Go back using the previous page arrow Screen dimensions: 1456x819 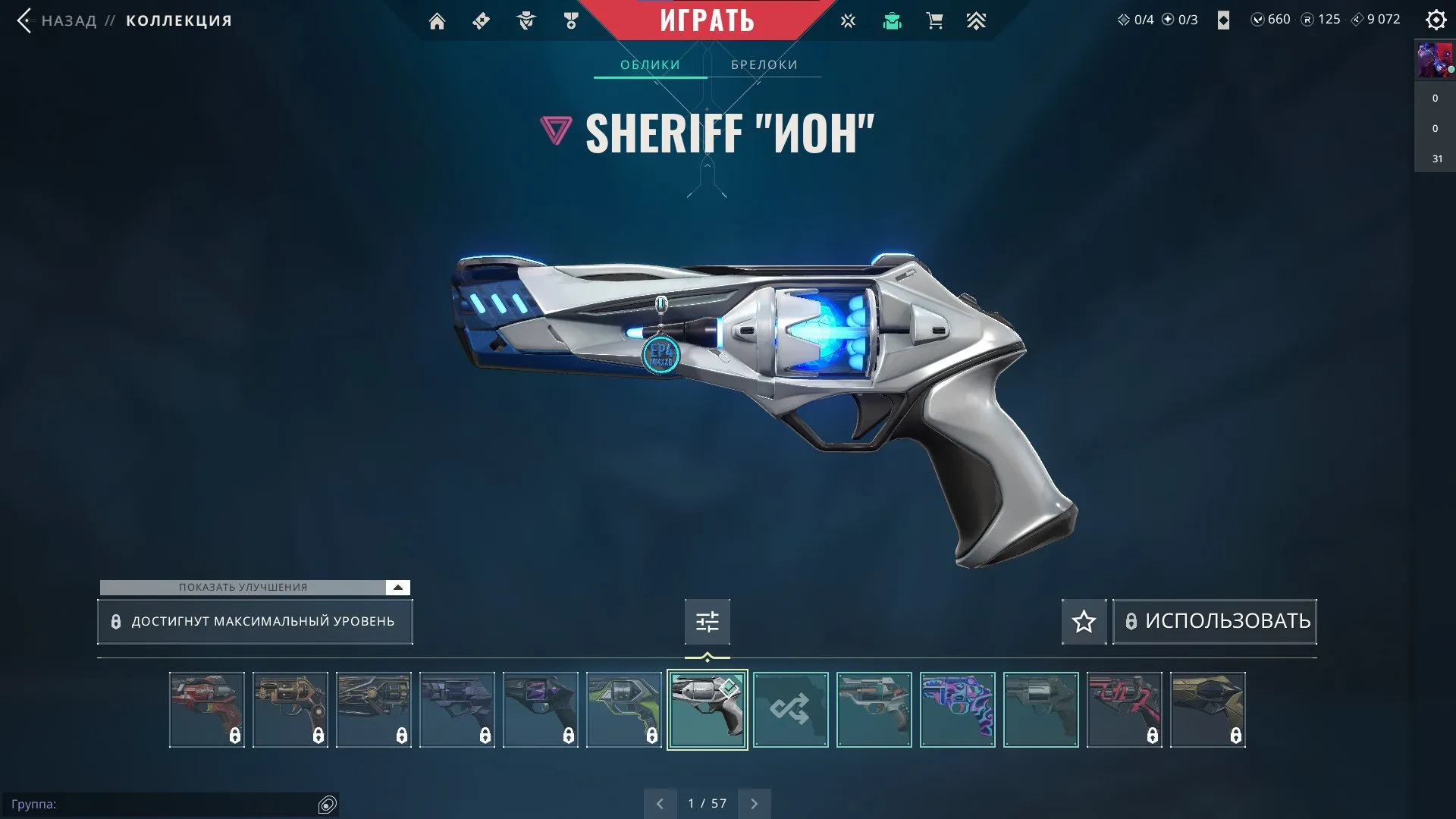point(661,802)
